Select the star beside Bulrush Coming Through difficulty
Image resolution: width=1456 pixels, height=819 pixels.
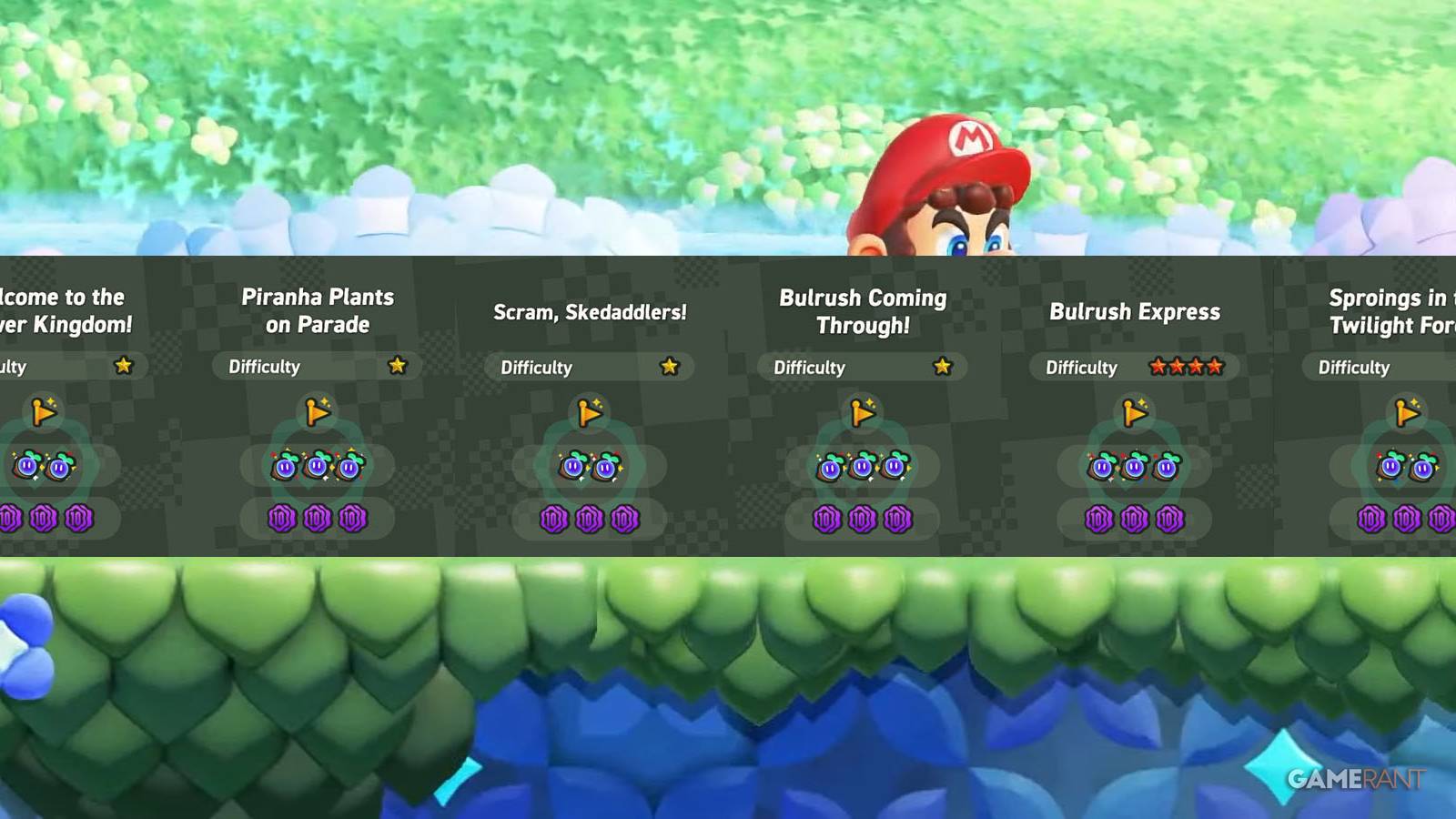(x=943, y=367)
